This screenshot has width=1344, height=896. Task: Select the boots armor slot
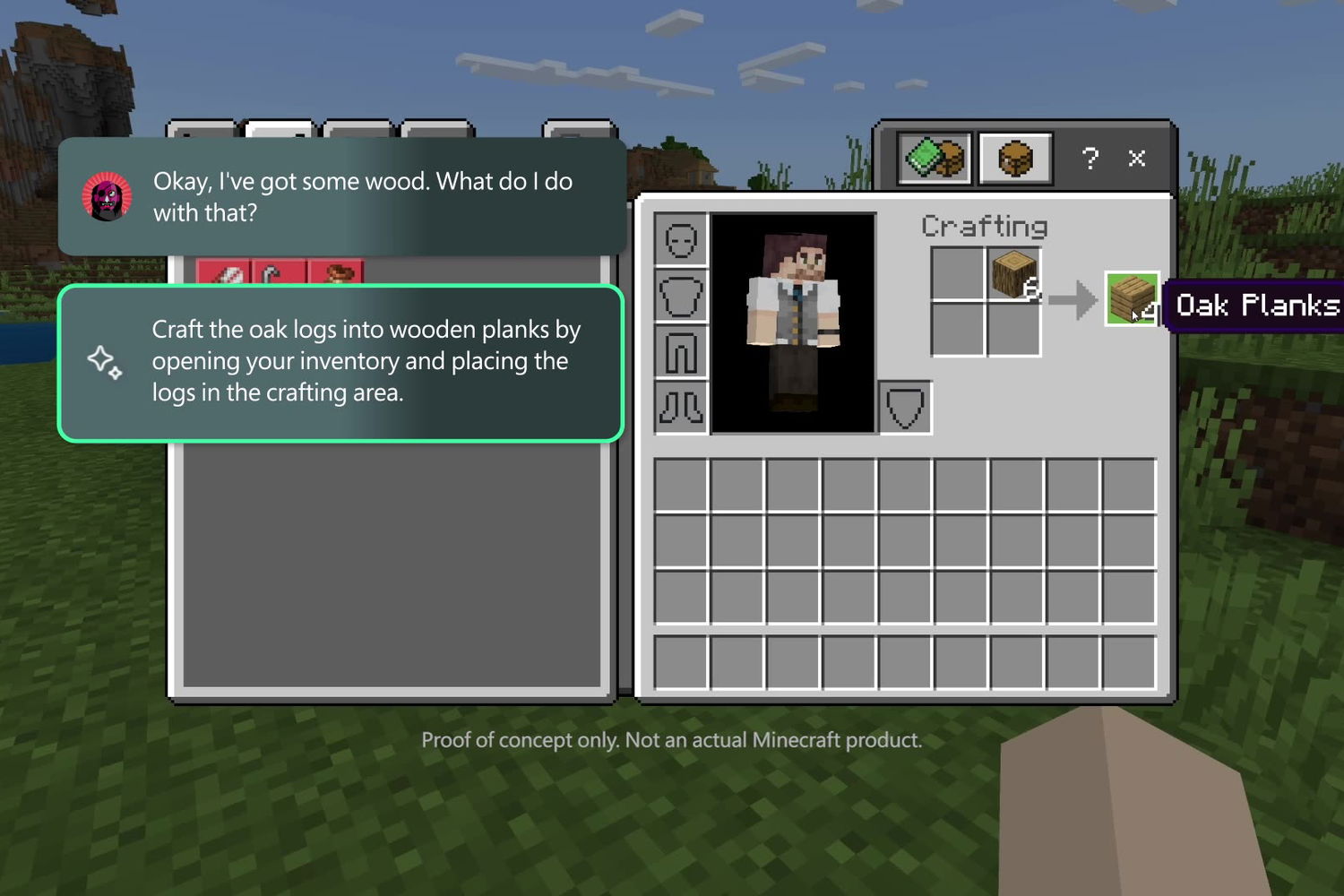(x=681, y=408)
